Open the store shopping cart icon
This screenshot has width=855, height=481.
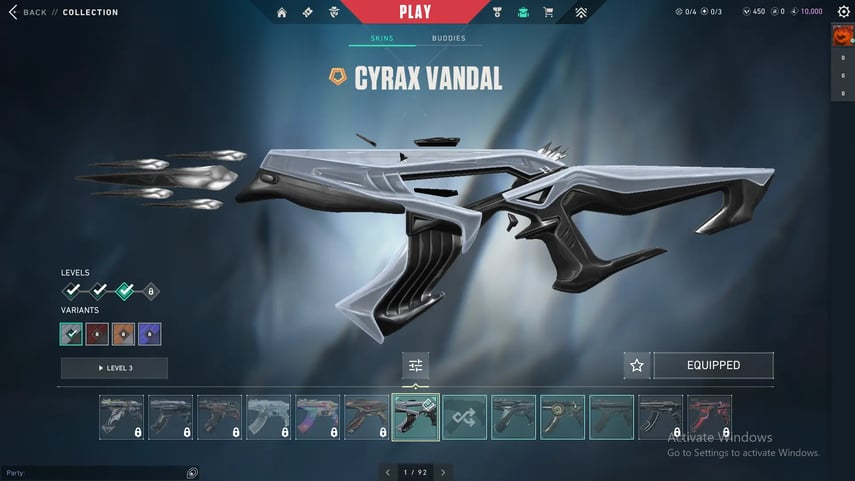pos(547,13)
